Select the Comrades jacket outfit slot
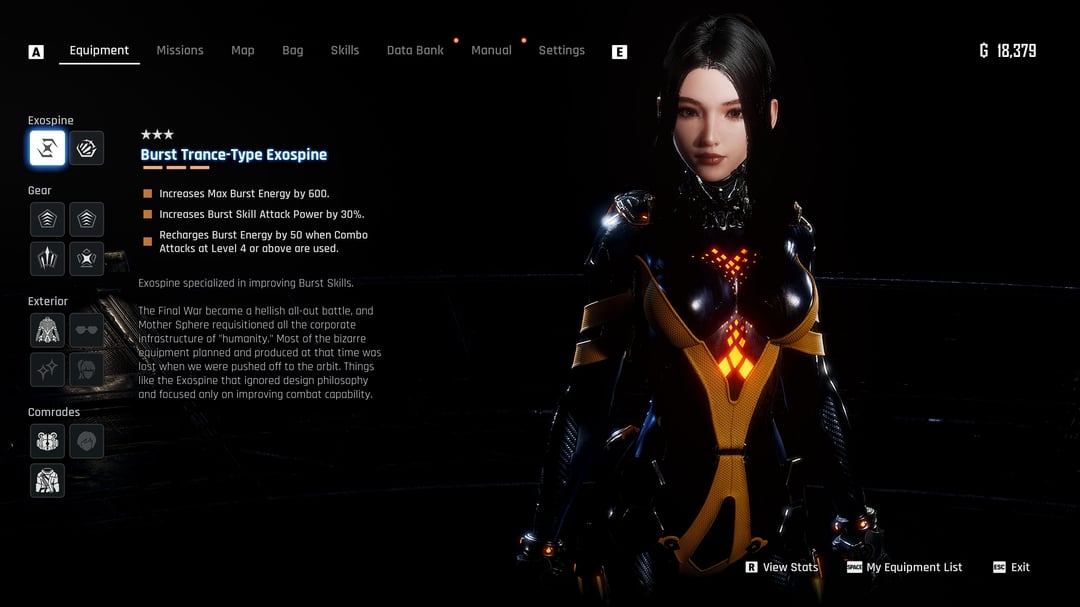 tap(47, 481)
